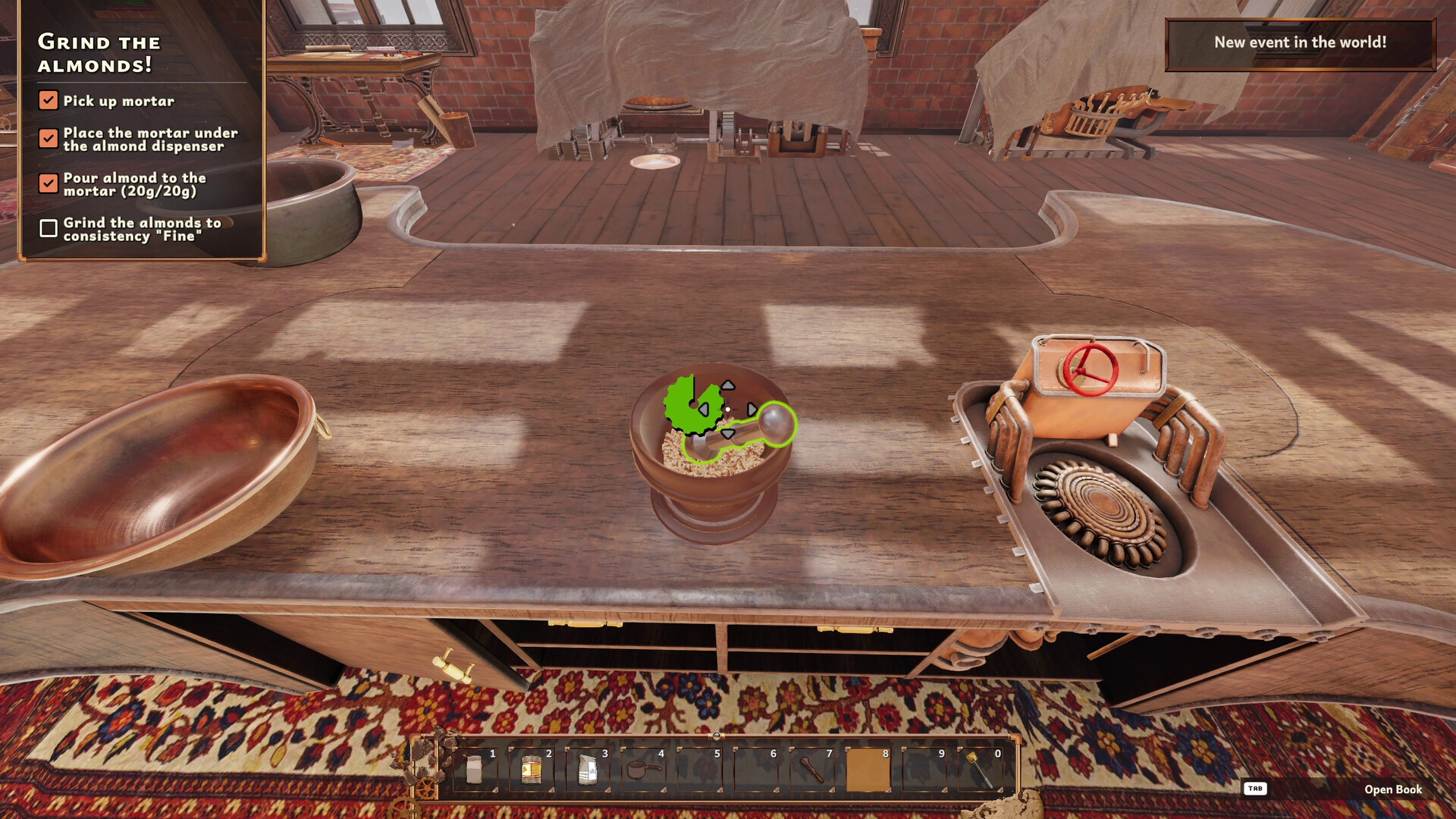Viewport: 1456px width, 819px height.
Task: Click the Open Book label
Action: click(1395, 789)
